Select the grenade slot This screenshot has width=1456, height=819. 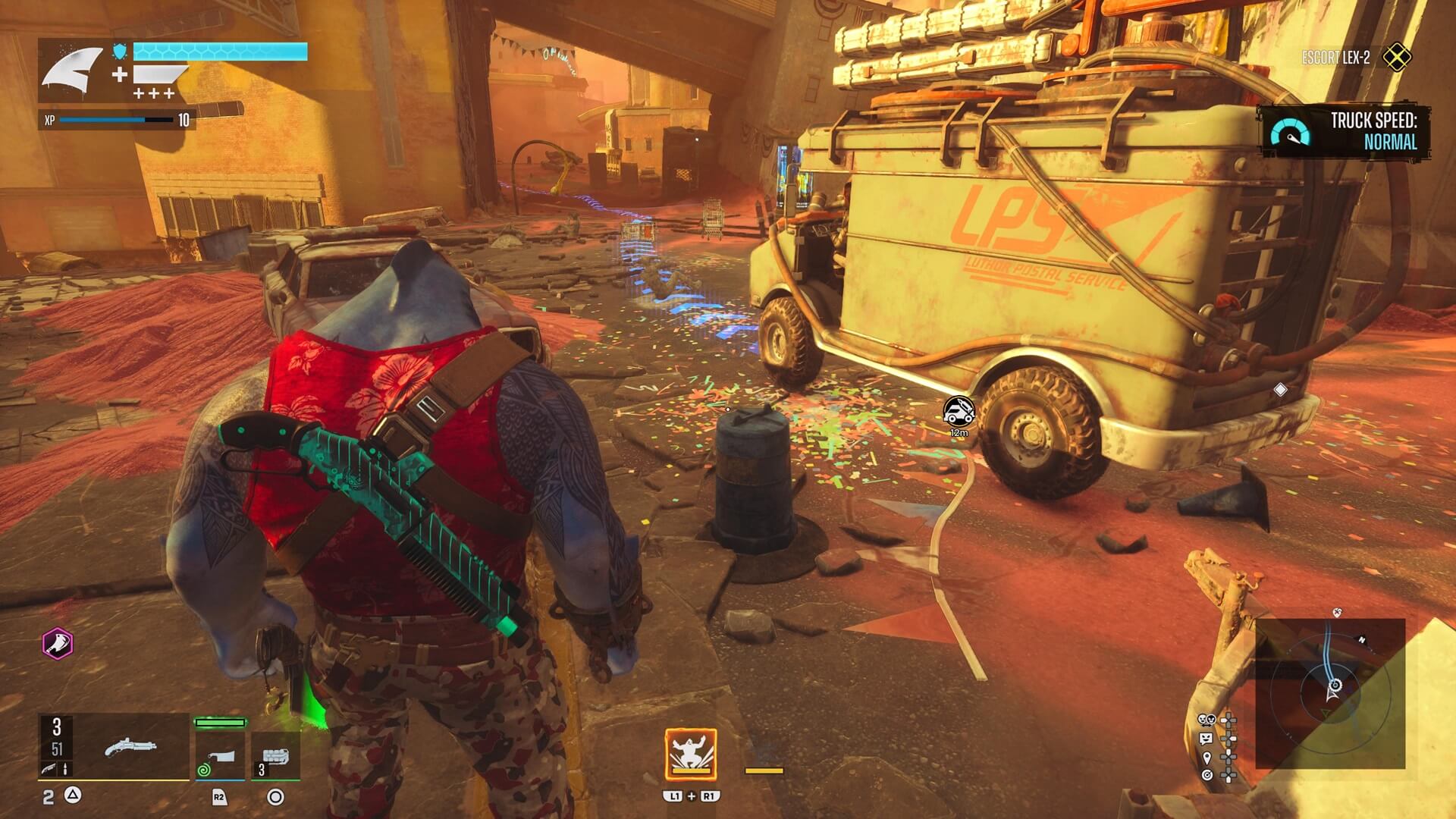[x=275, y=755]
